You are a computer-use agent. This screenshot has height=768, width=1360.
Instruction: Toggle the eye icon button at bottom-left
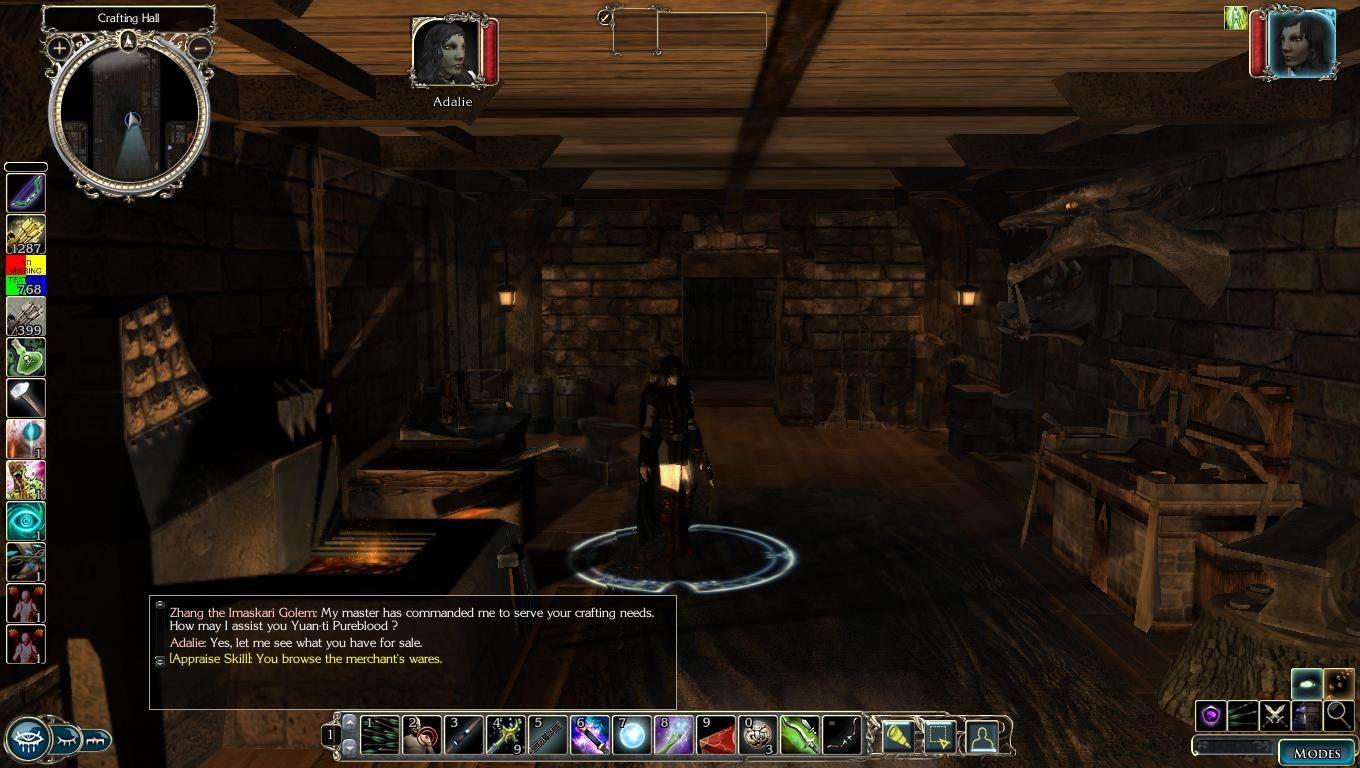pyautogui.click(x=27, y=741)
